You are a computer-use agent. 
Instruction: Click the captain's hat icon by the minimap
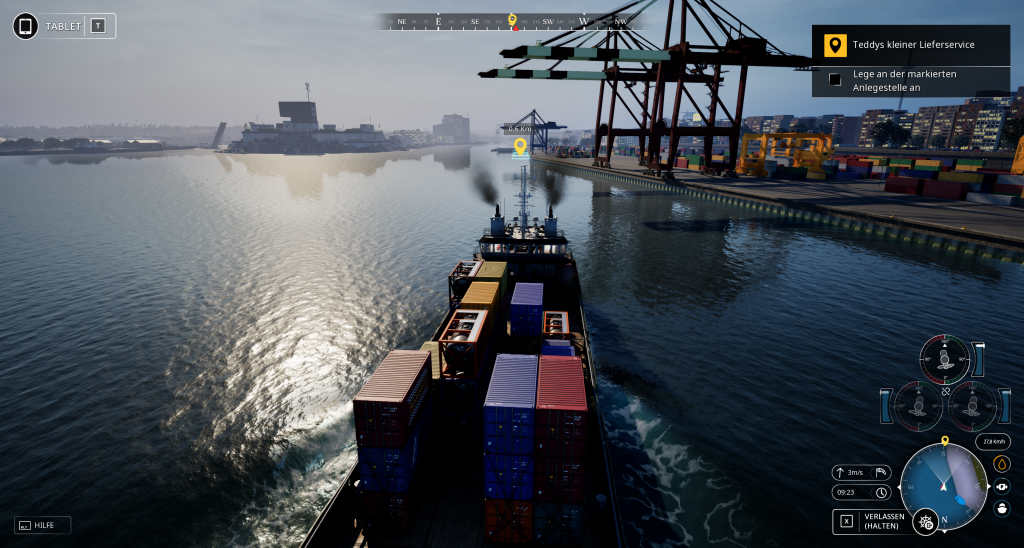click(x=1002, y=508)
